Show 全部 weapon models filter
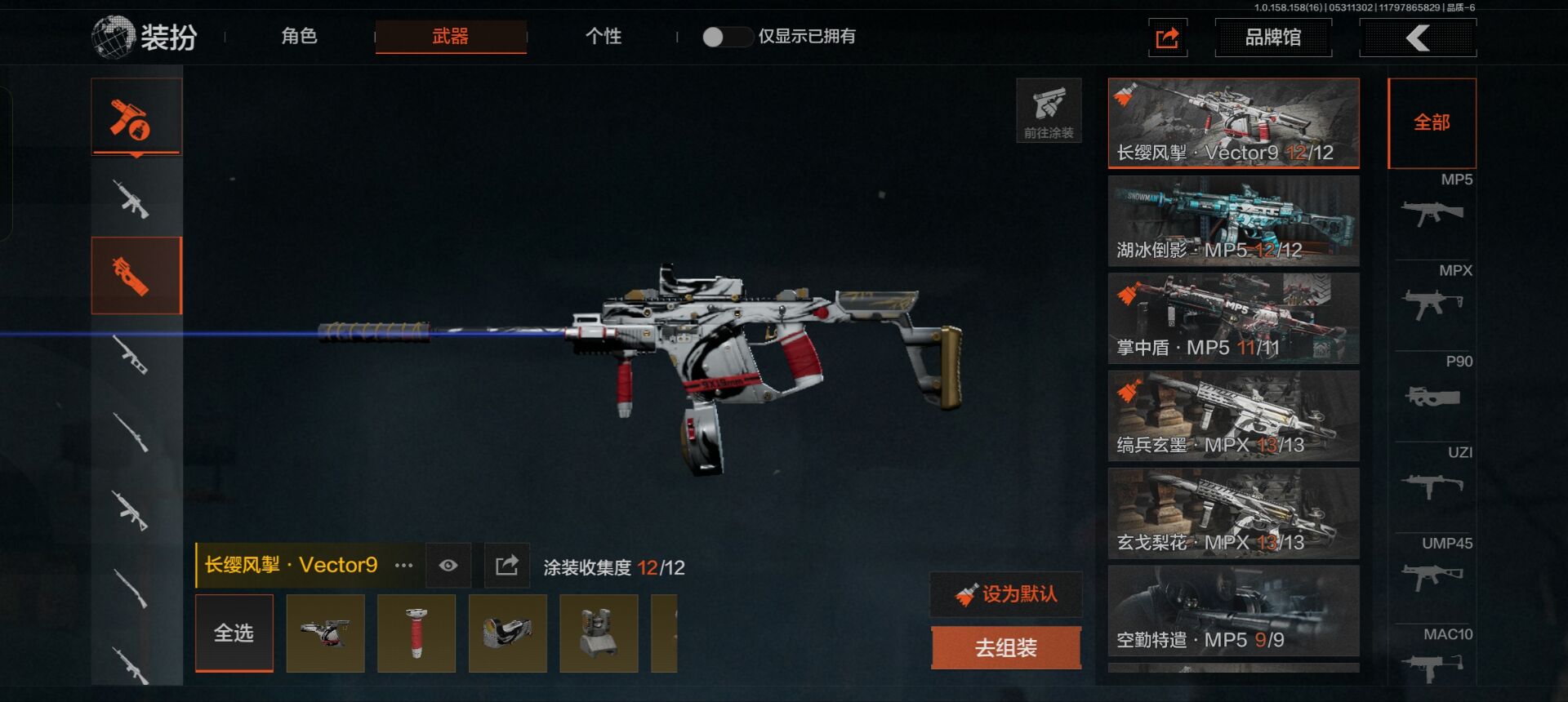Viewport: 1568px width, 702px height. (x=1432, y=123)
